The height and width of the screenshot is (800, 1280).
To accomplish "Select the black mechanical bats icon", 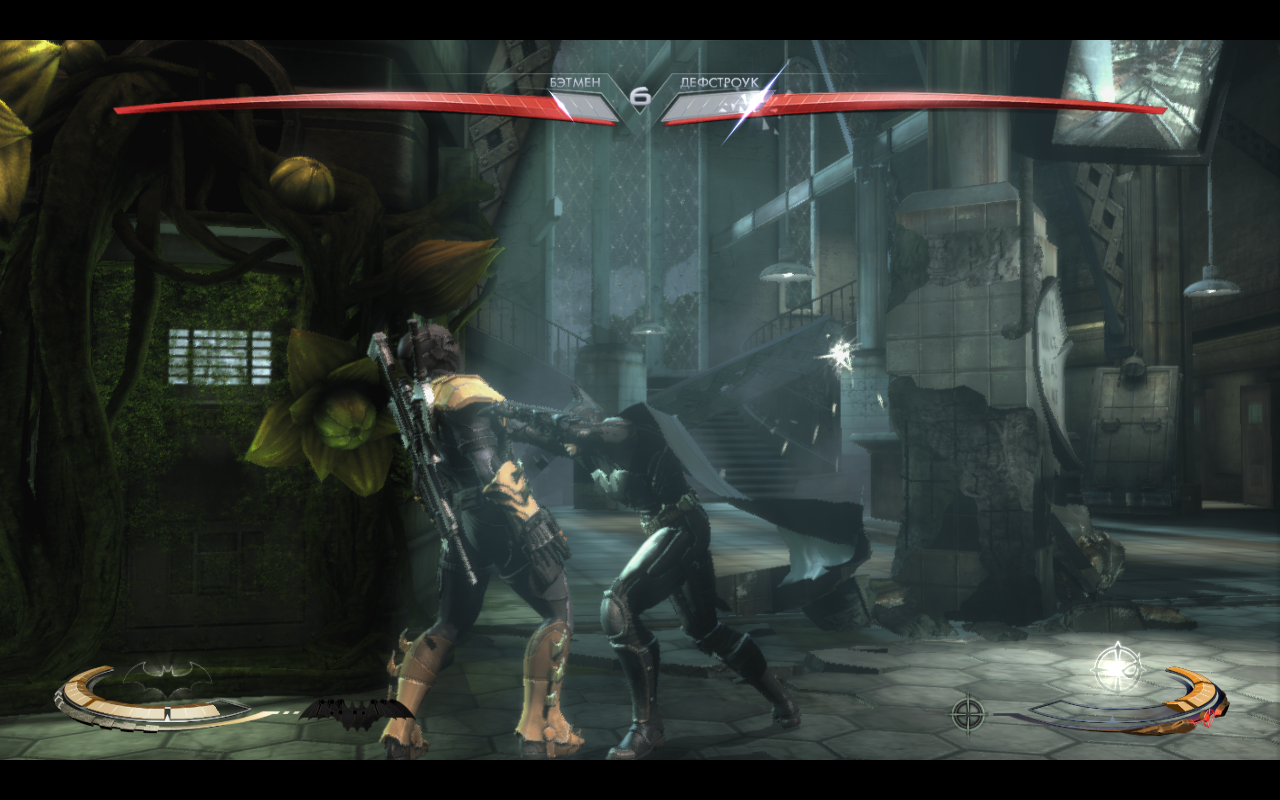I will coord(355,713).
